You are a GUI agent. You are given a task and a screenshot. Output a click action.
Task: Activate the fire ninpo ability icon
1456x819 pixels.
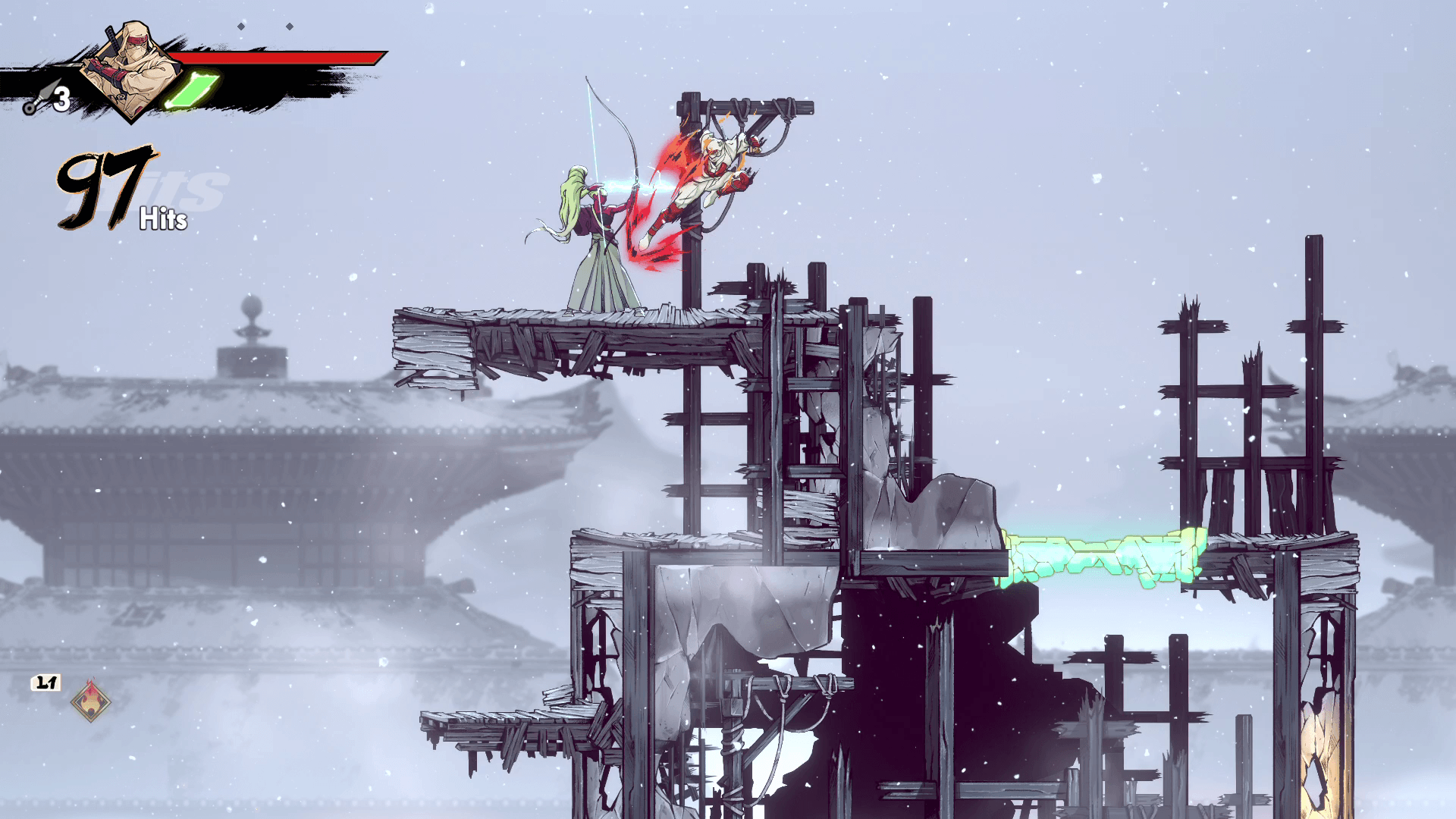pyautogui.click(x=90, y=701)
